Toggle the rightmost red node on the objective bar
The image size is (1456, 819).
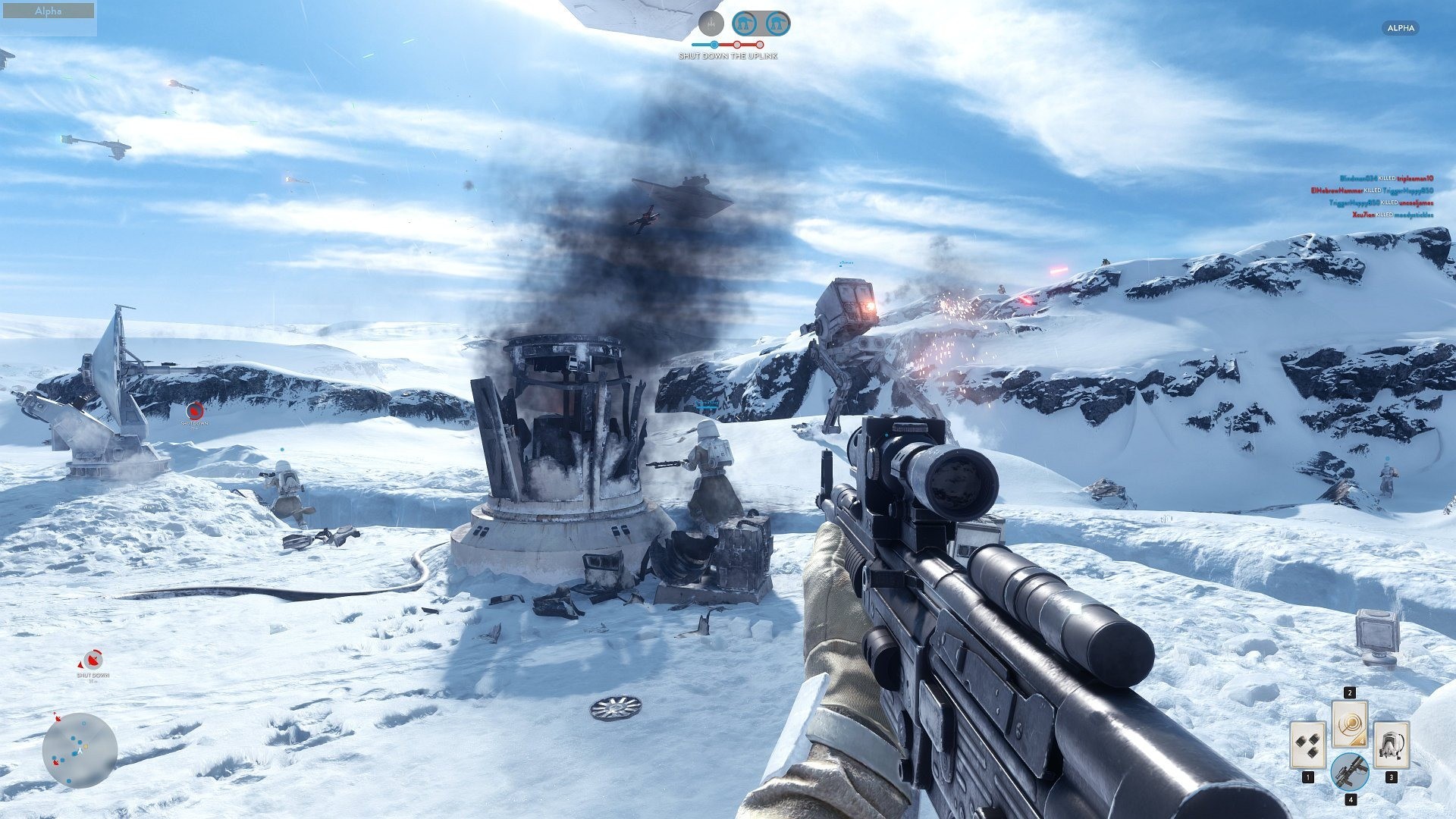coord(760,44)
